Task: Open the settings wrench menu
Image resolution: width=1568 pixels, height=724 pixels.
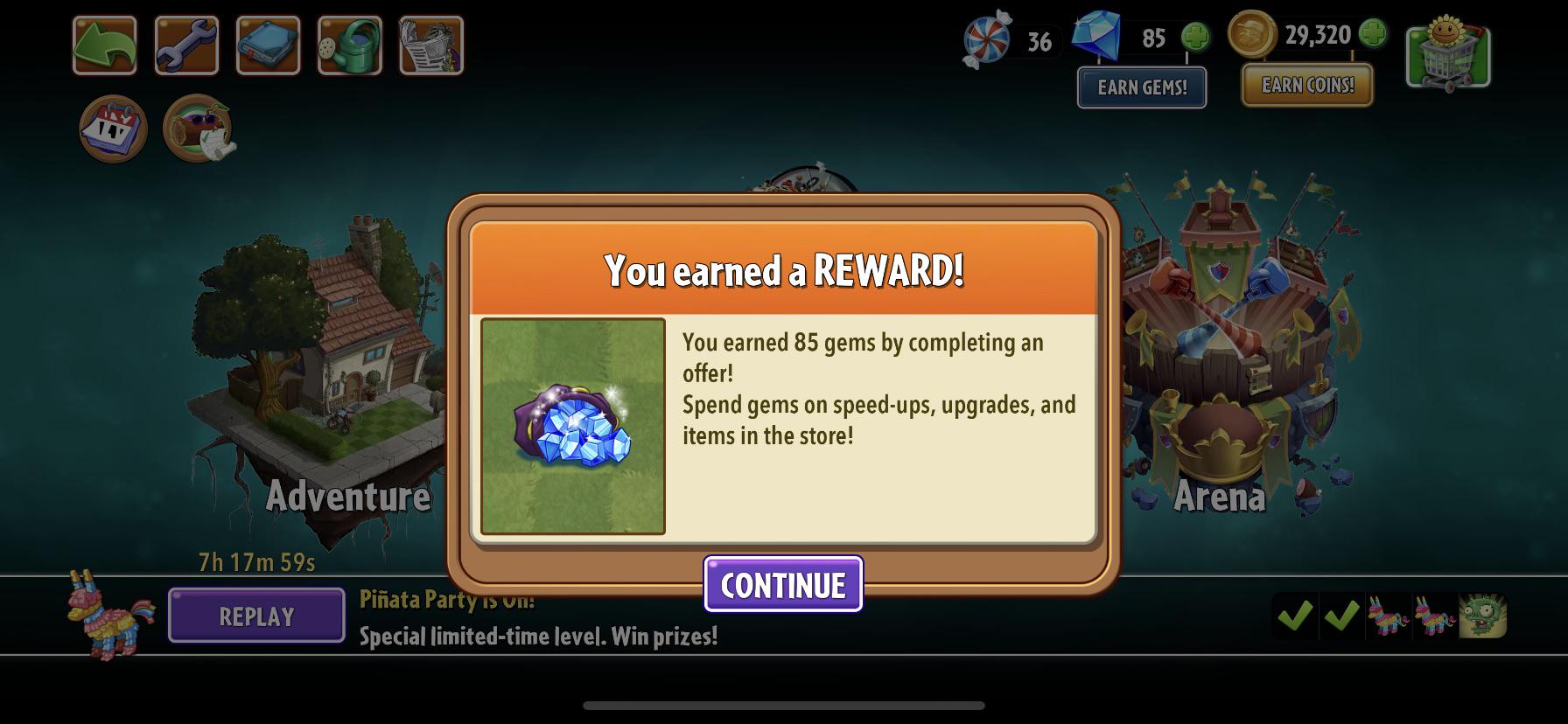Action: coord(185,45)
